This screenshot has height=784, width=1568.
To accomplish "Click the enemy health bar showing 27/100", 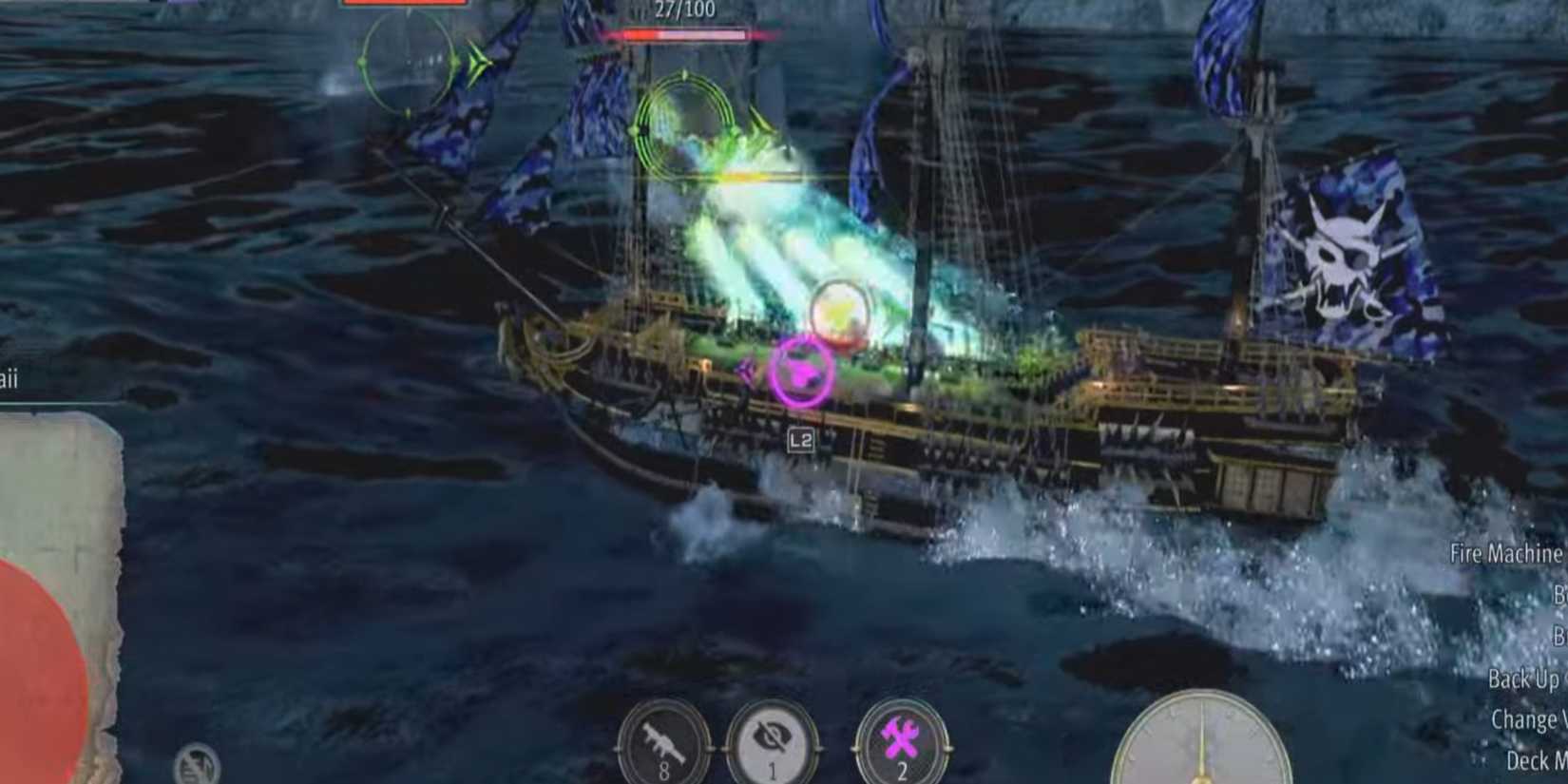I will [686, 31].
